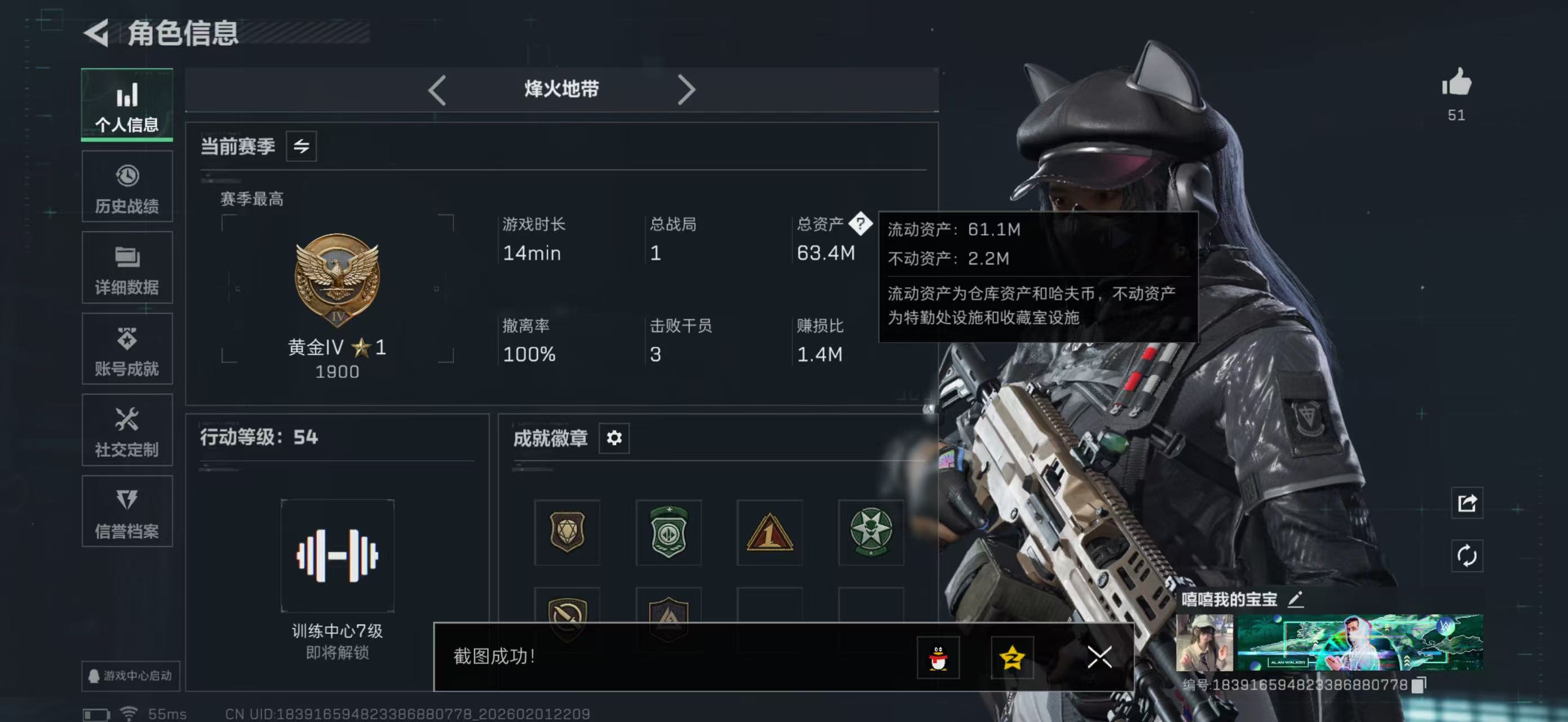Open 账号成就 from the left sidebar
This screenshot has height=722, width=1568.
point(127,349)
